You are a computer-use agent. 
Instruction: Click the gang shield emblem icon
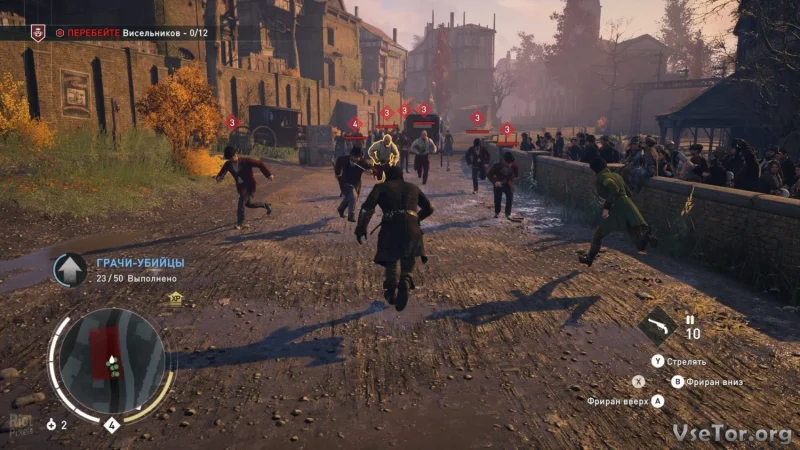(38, 33)
